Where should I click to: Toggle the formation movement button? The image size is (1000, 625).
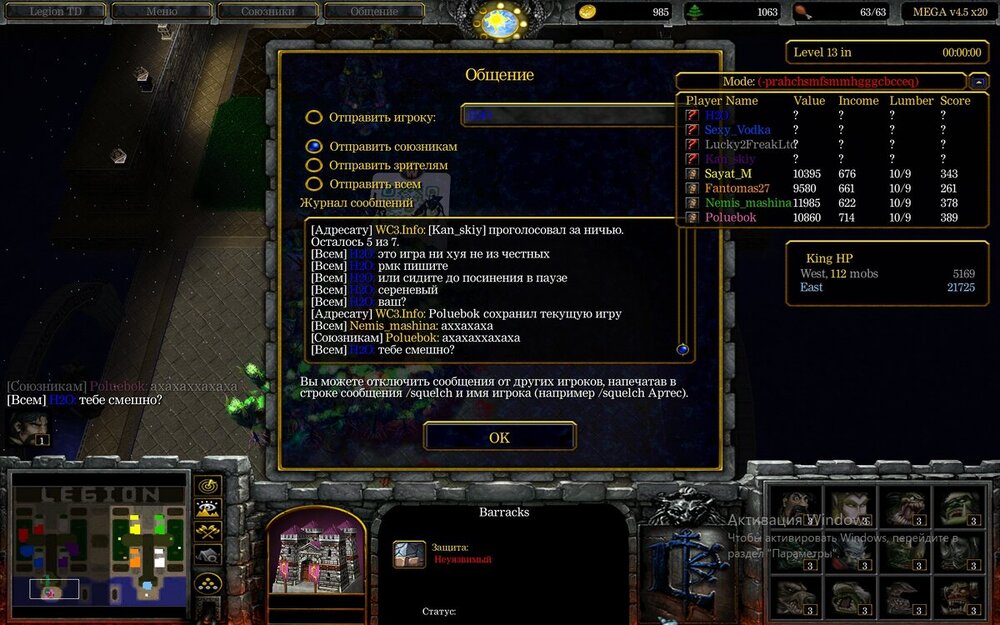(208, 583)
